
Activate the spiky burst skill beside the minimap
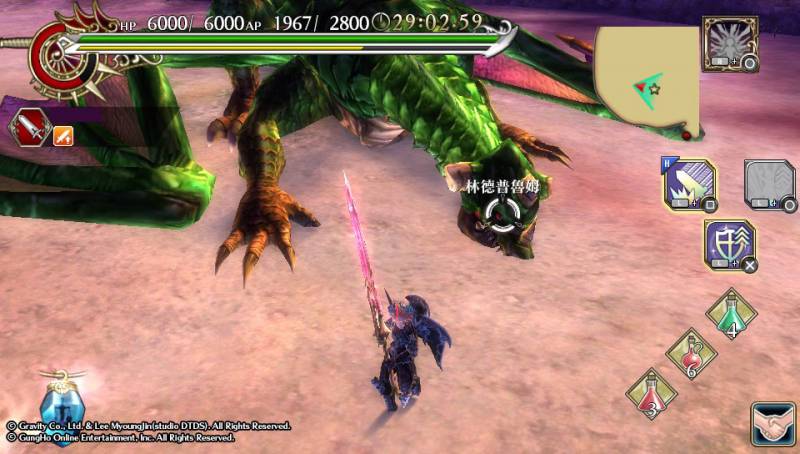tap(729, 43)
